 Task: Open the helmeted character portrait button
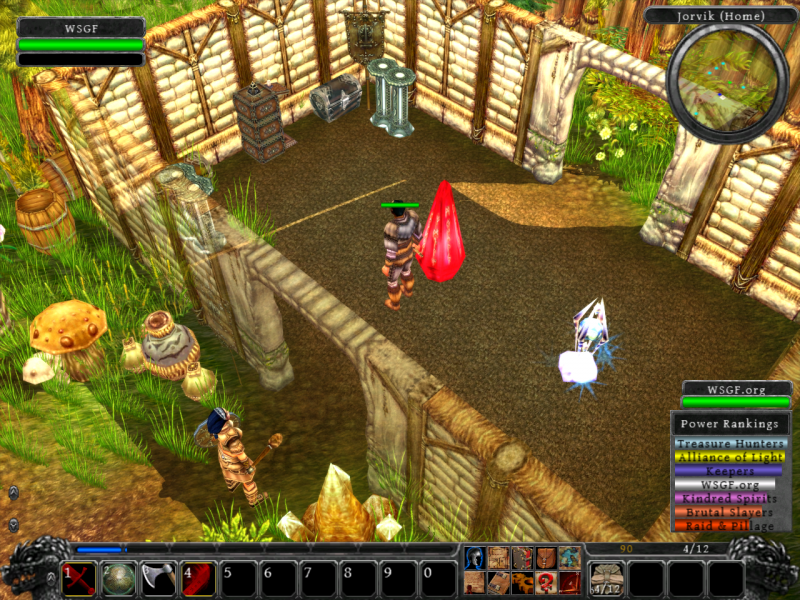pos(475,558)
